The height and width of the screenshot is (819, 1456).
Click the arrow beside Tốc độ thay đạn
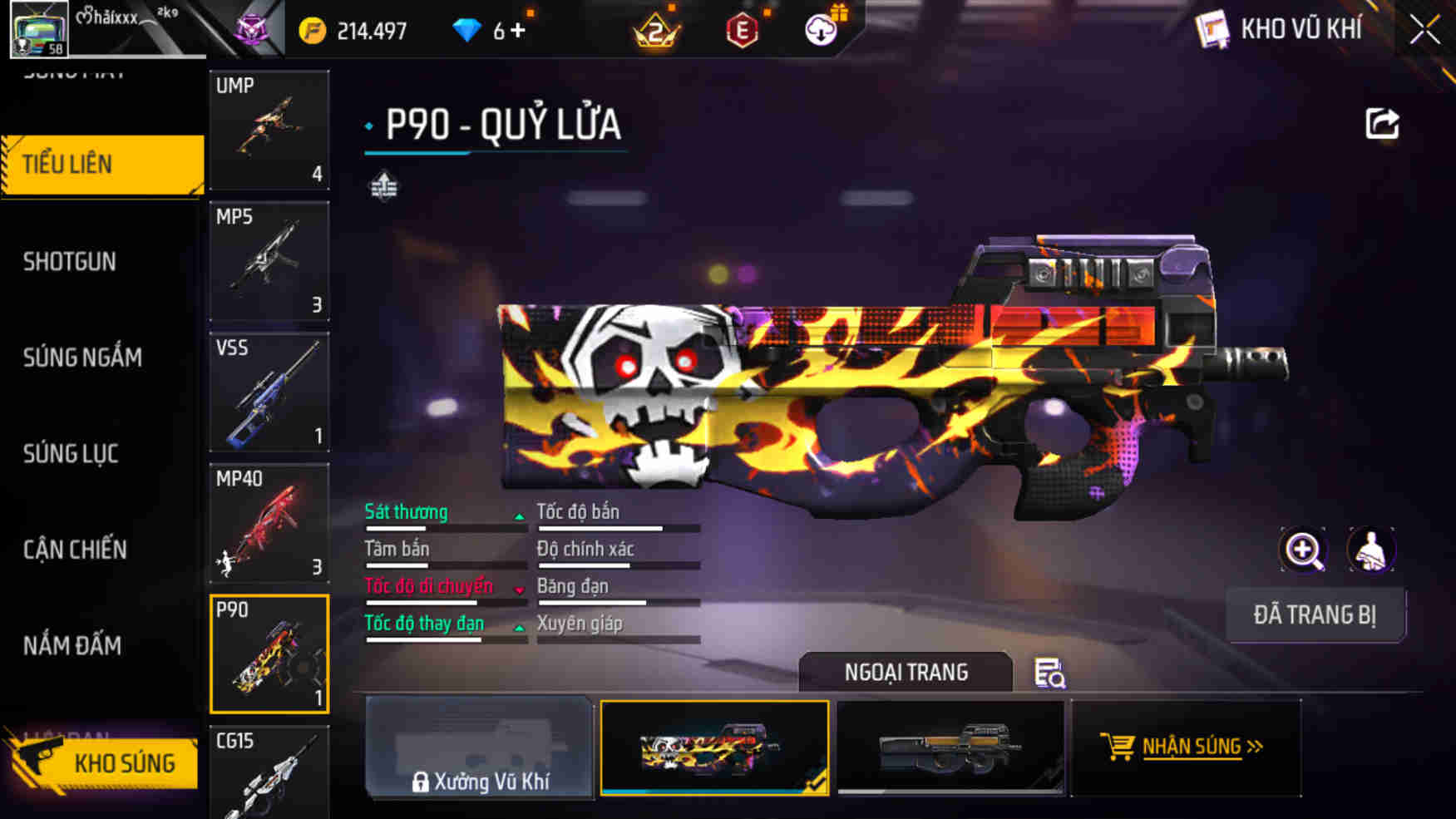coord(521,628)
